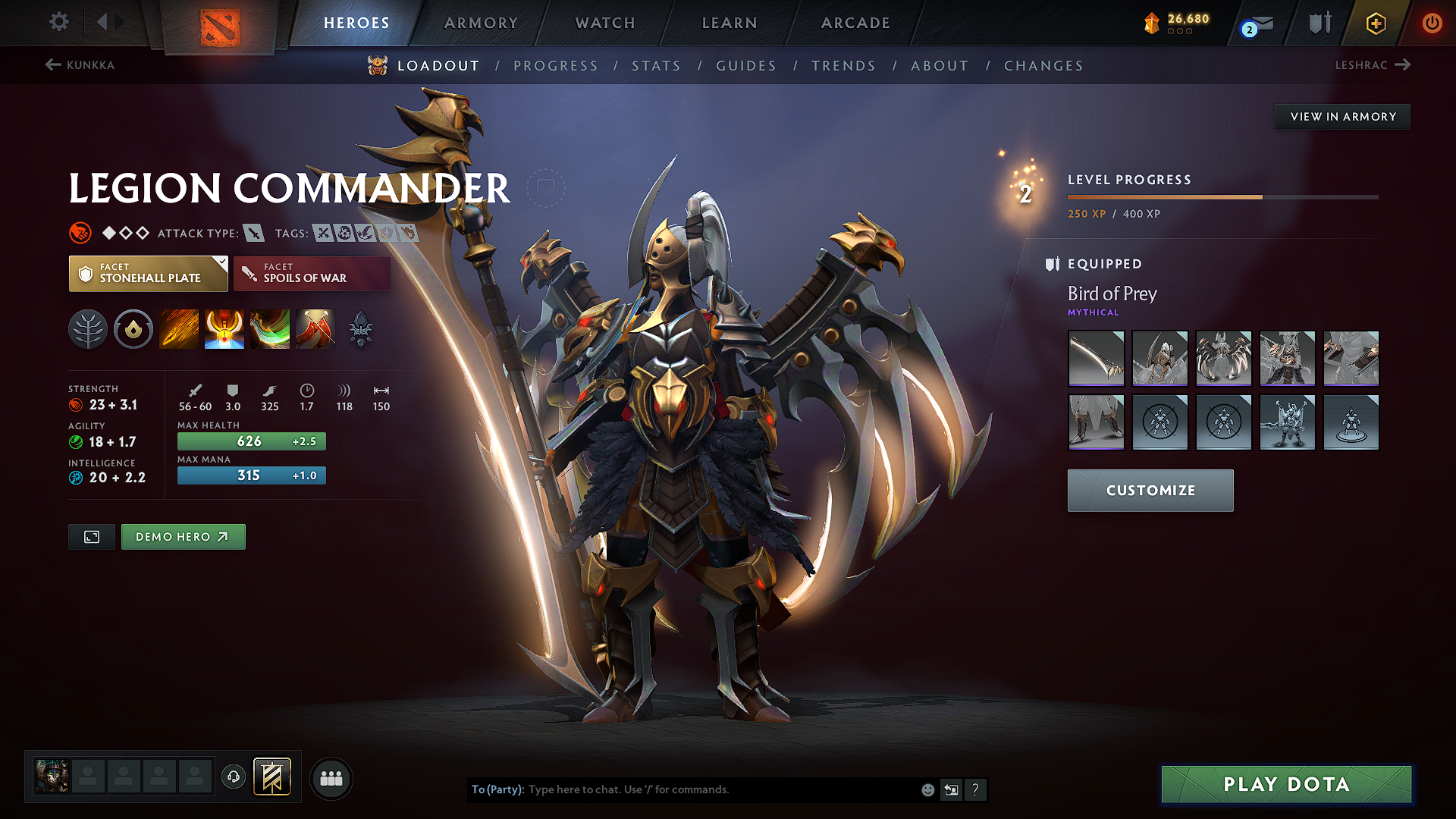This screenshot has width=1456, height=819.
Task: Click View in Armory button
Action: (x=1343, y=117)
